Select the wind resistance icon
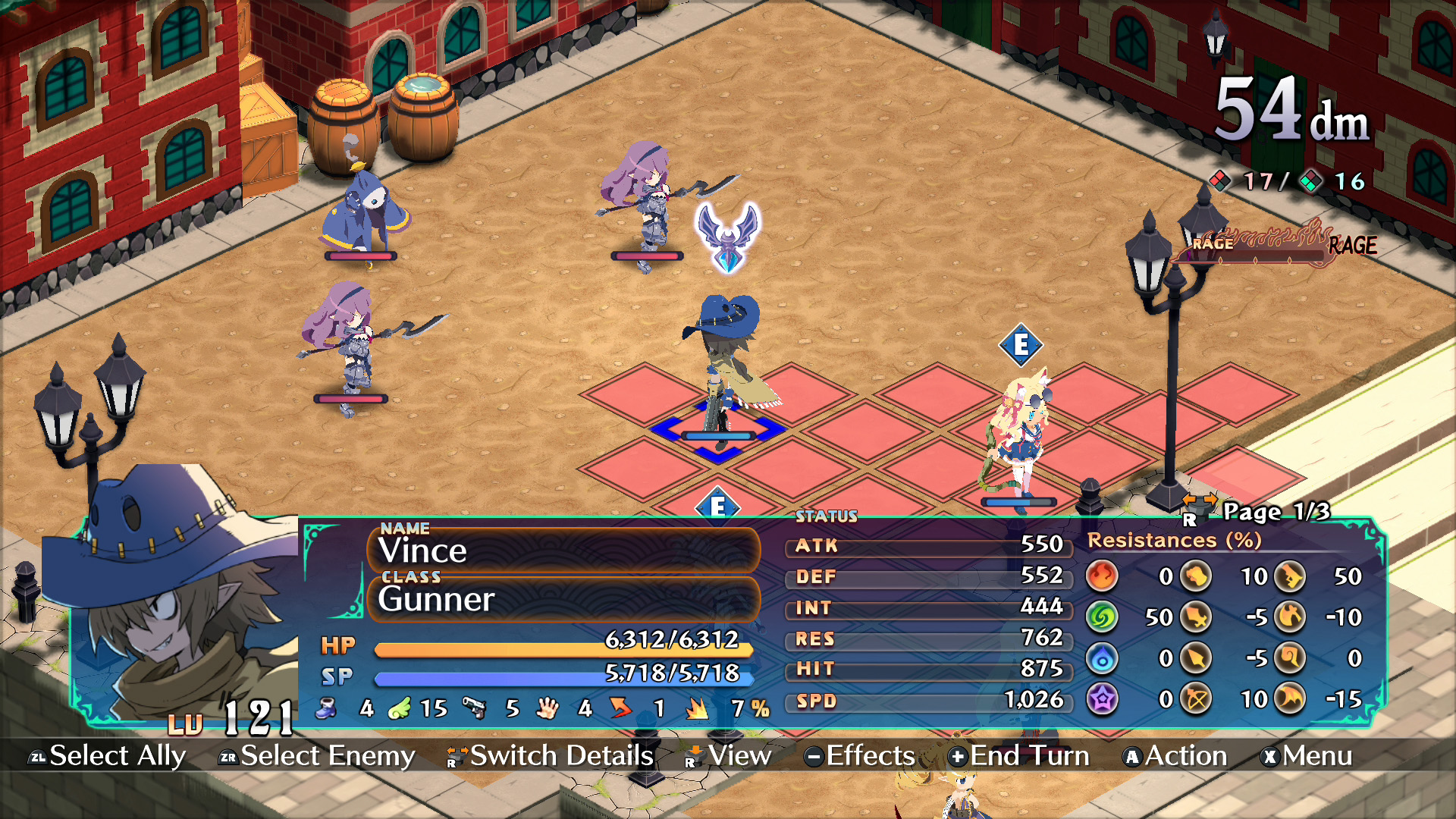The width and height of the screenshot is (1456, 819). click(1103, 616)
